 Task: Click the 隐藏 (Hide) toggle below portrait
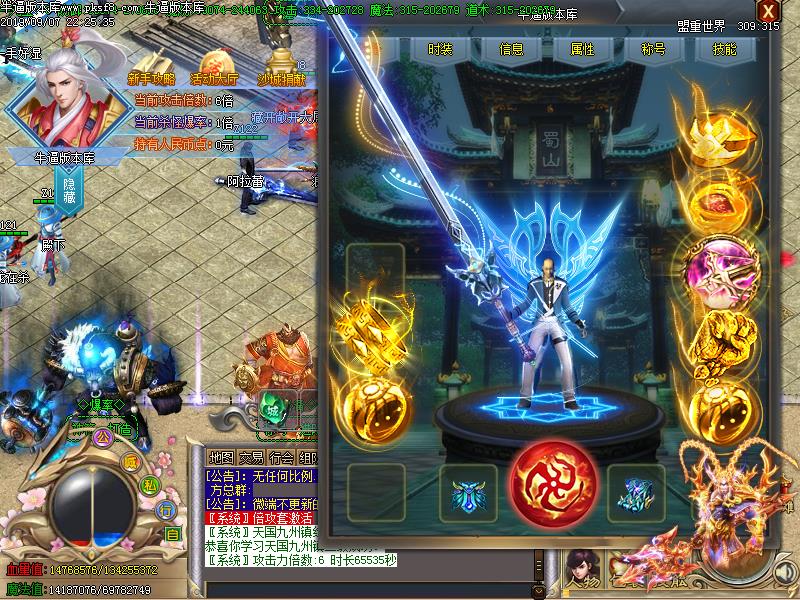(70, 193)
